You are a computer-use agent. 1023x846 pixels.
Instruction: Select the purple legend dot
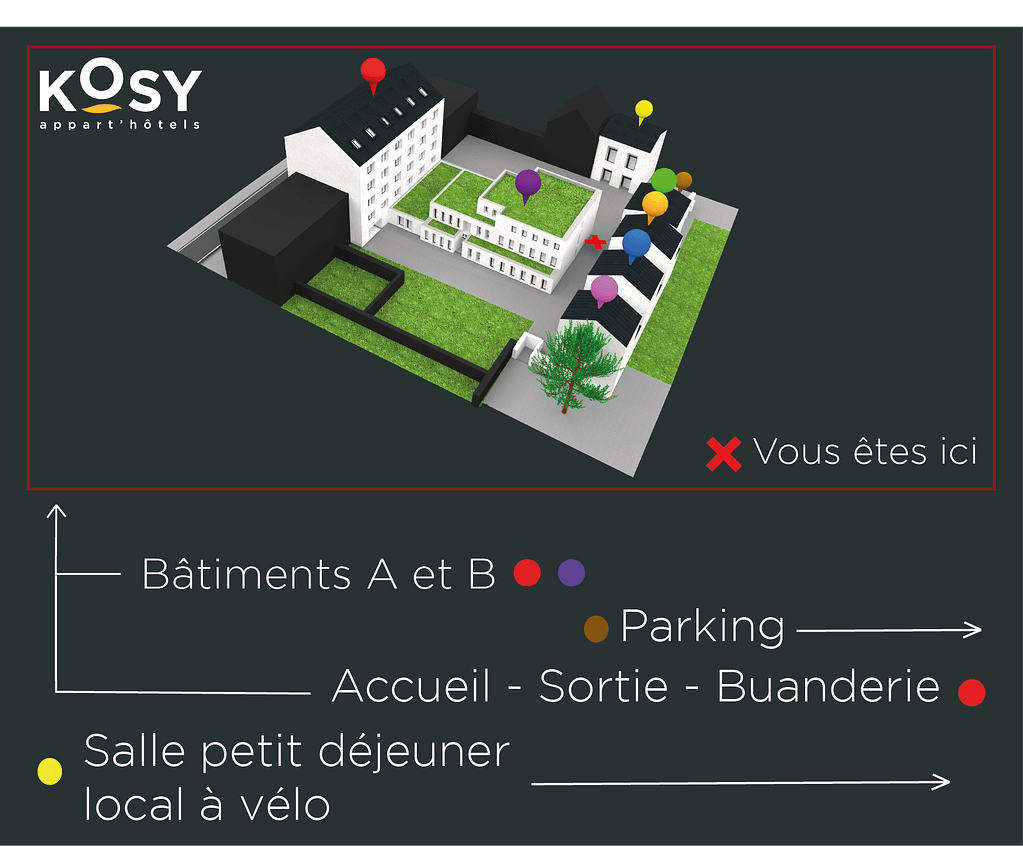click(571, 573)
